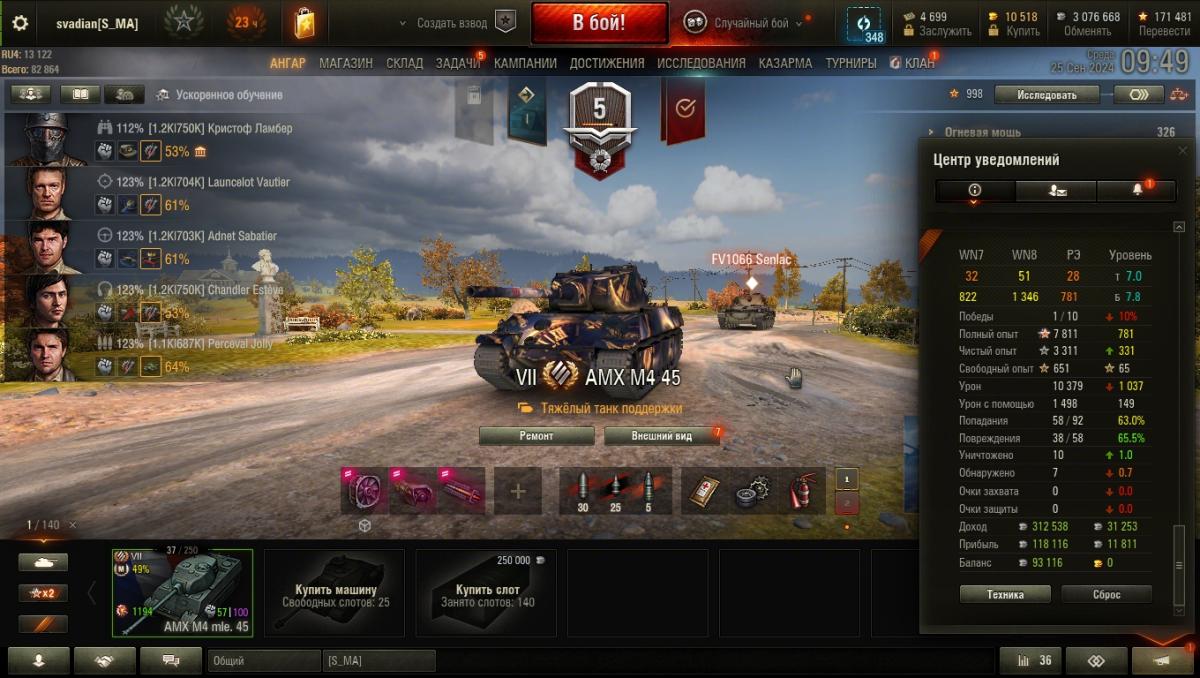The width and height of the screenshot is (1200, 678).
Task: Open Техника in the notification center
Action: (1005, 594)
